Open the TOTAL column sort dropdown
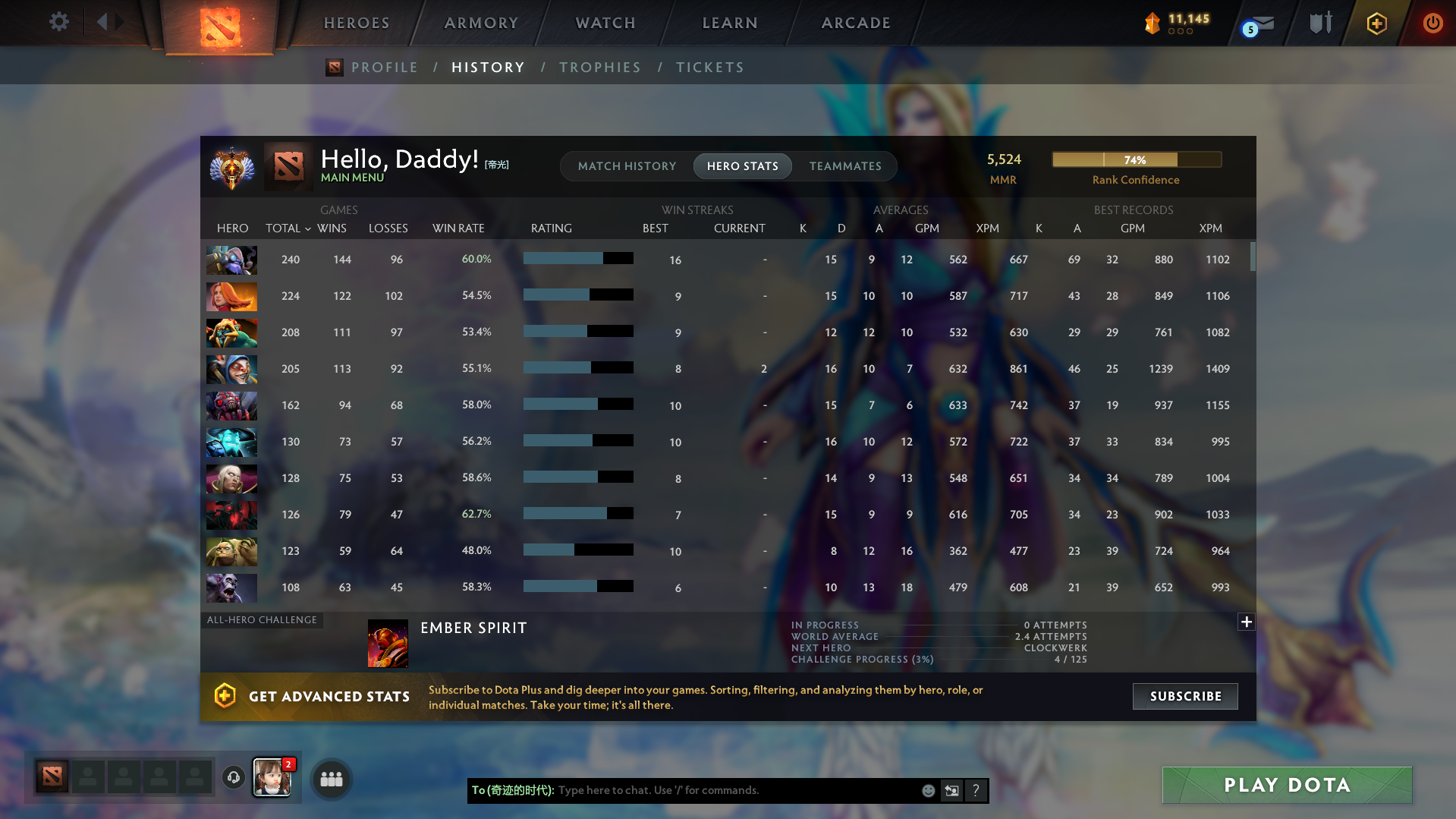 coord(308,228)
